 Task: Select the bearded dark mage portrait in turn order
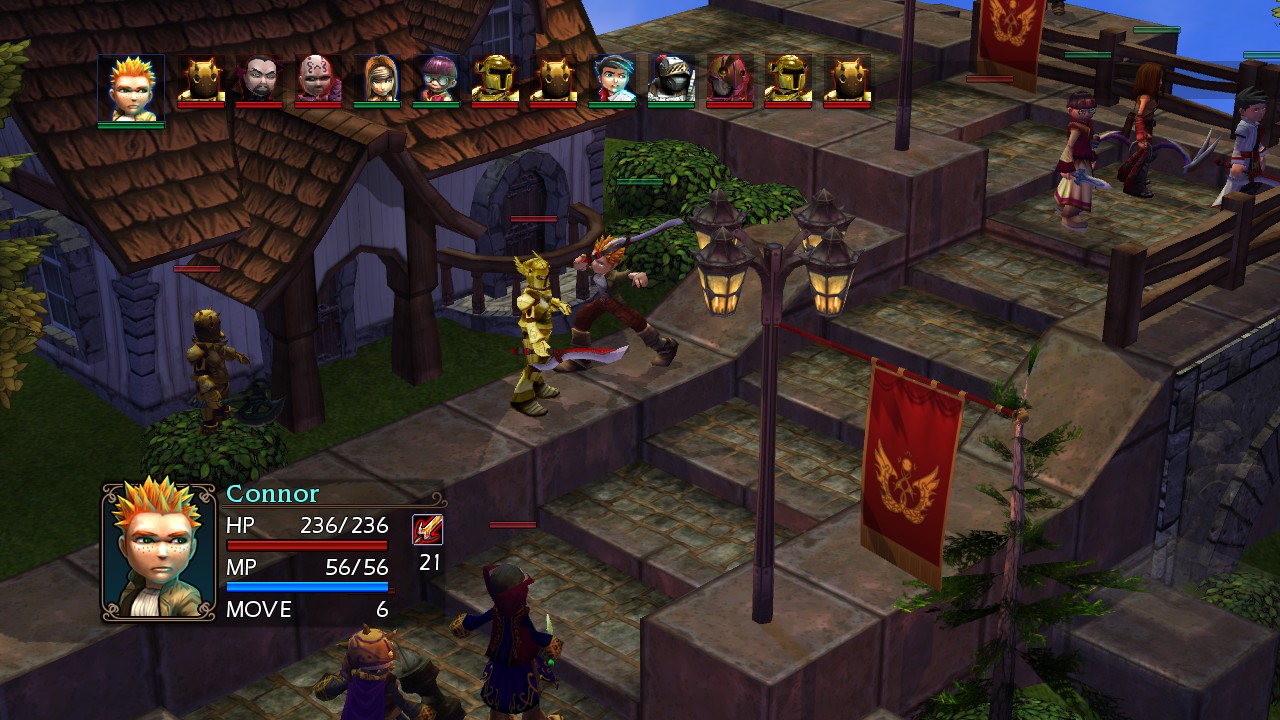pyautogui.click(x=258, y=80)
